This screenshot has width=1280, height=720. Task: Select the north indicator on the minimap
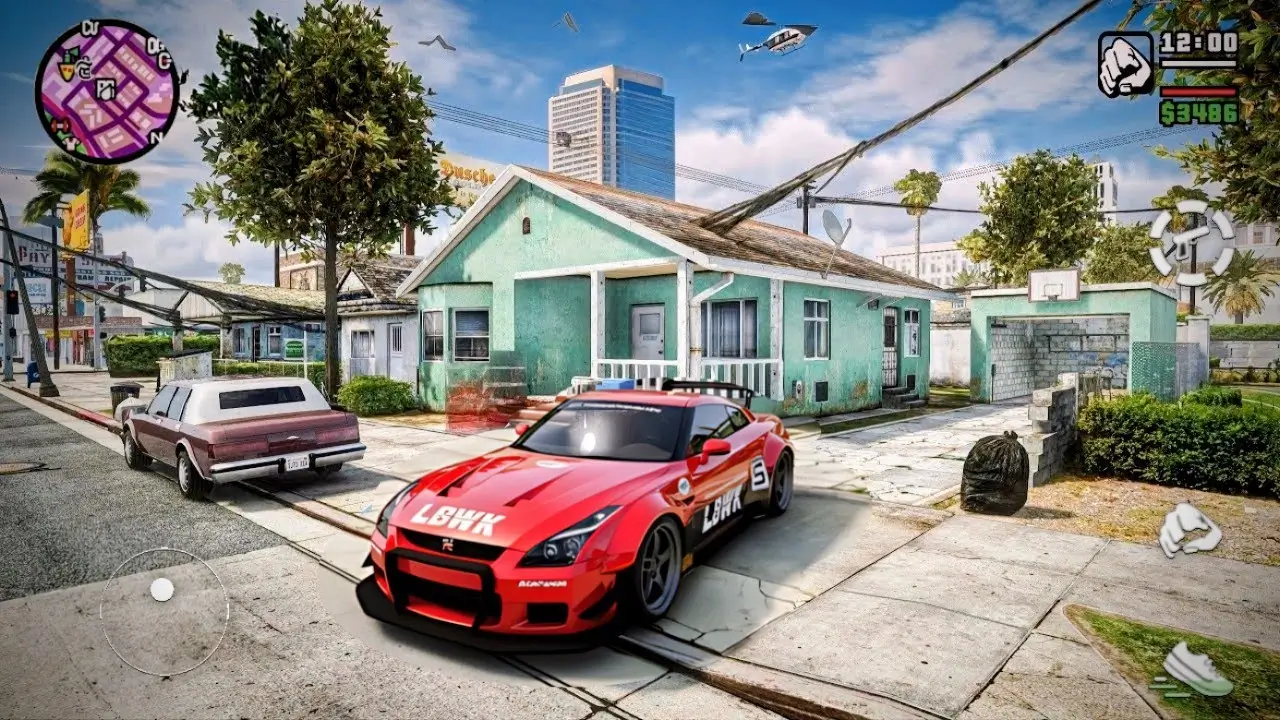tap(155, 137)
